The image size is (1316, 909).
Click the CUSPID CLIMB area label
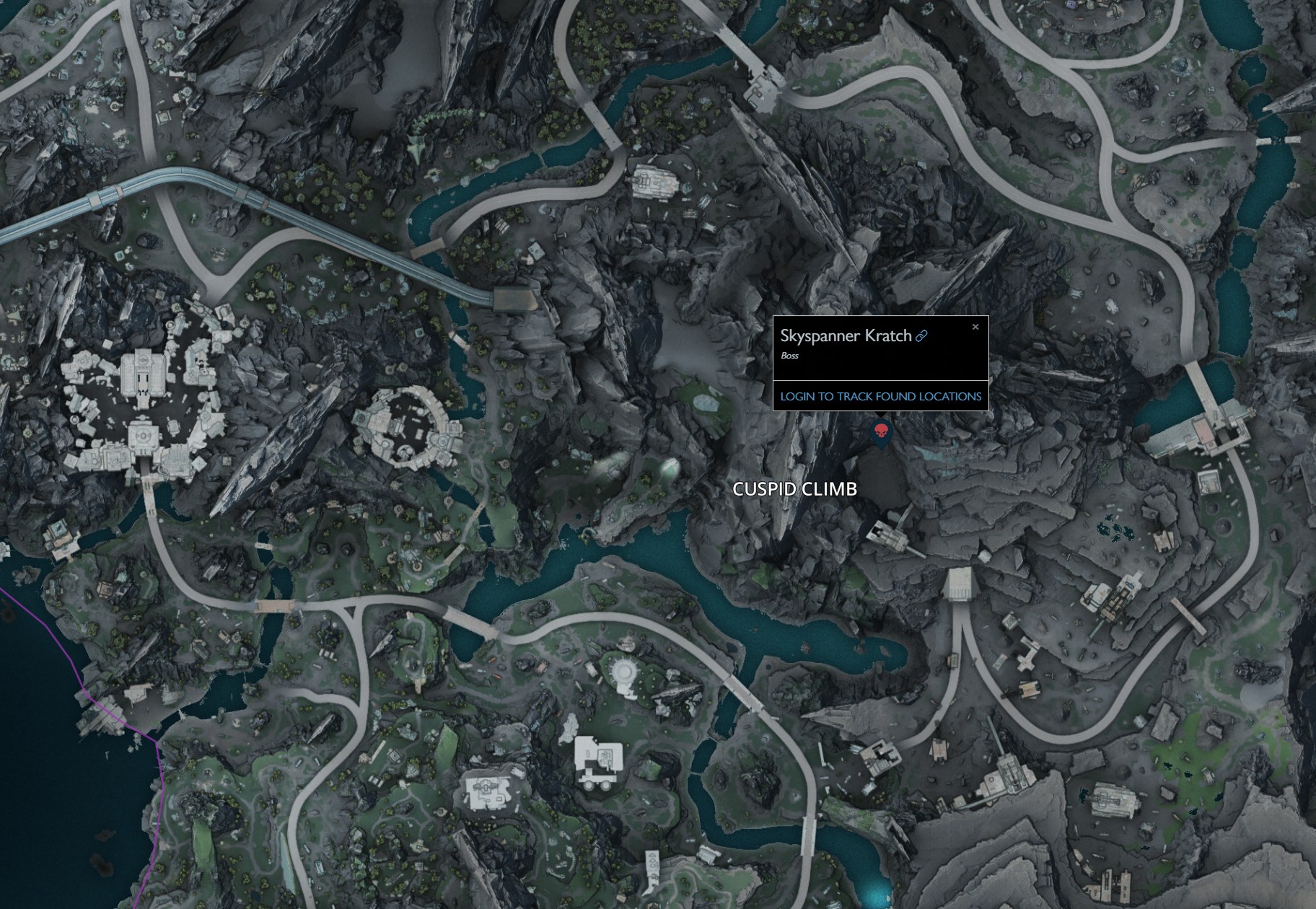794,489
